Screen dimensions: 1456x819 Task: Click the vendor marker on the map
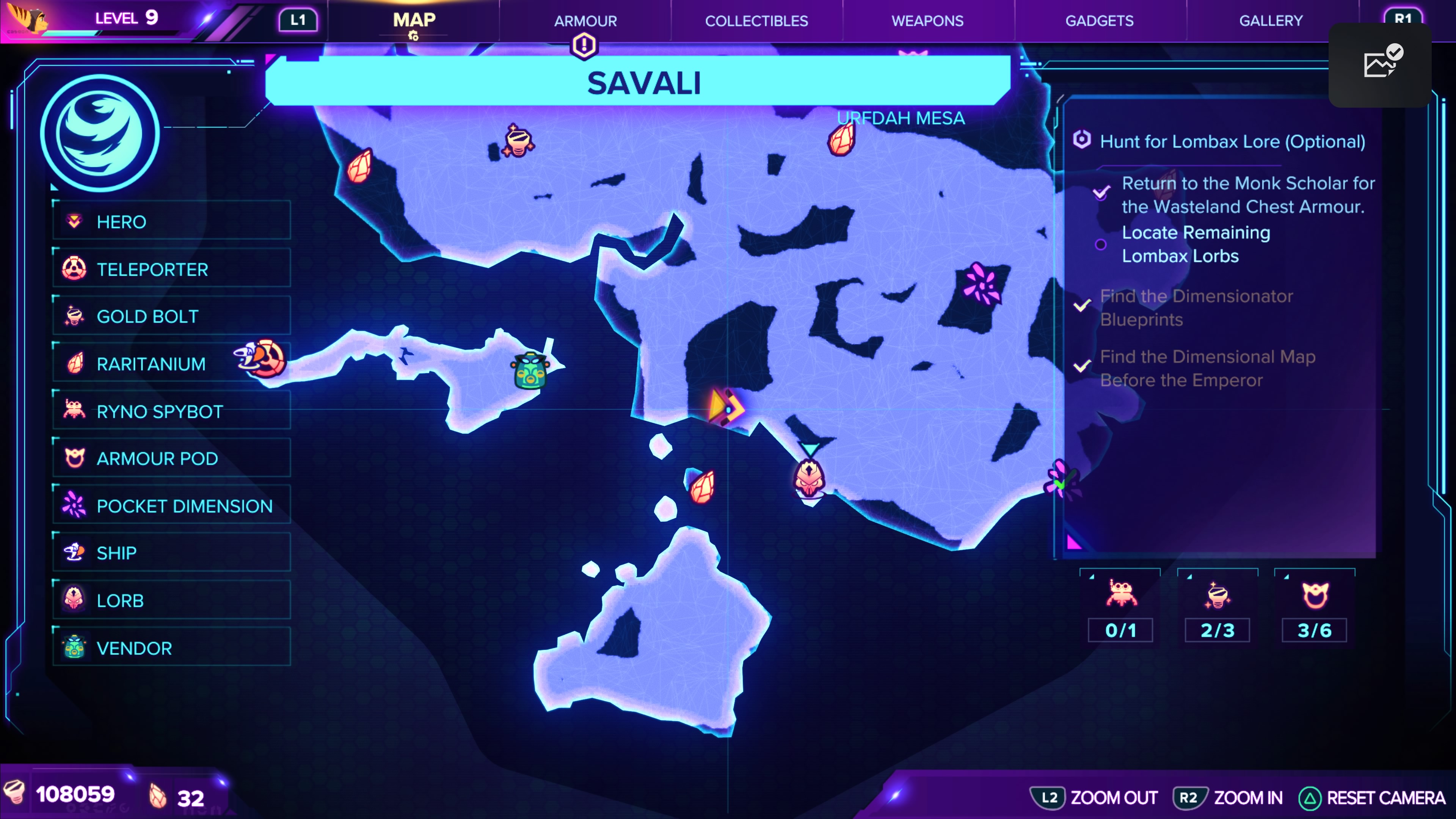[x=530, y=371]
